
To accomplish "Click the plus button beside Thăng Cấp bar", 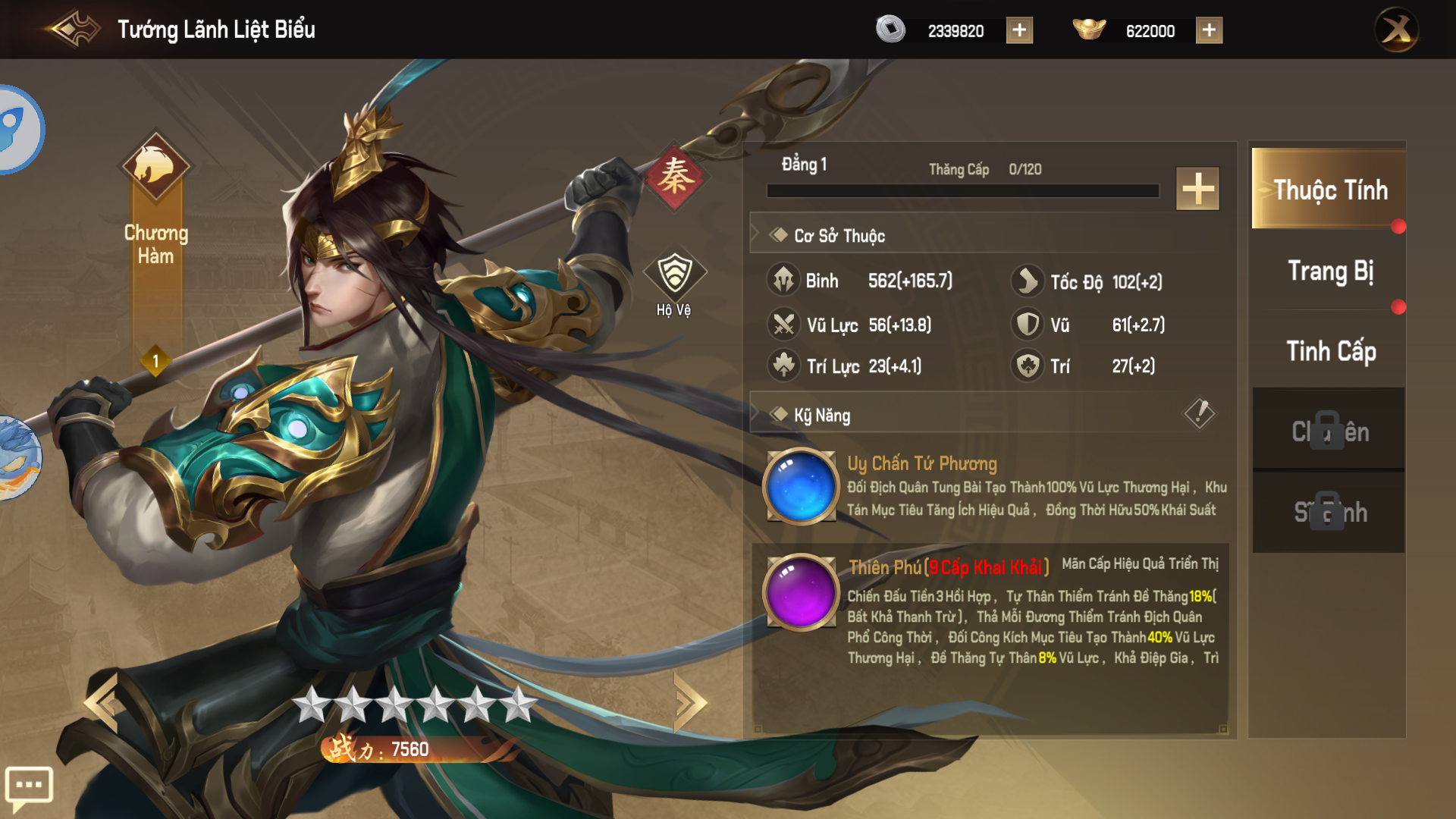I will pyautogui.click(x=1197, y=188).
